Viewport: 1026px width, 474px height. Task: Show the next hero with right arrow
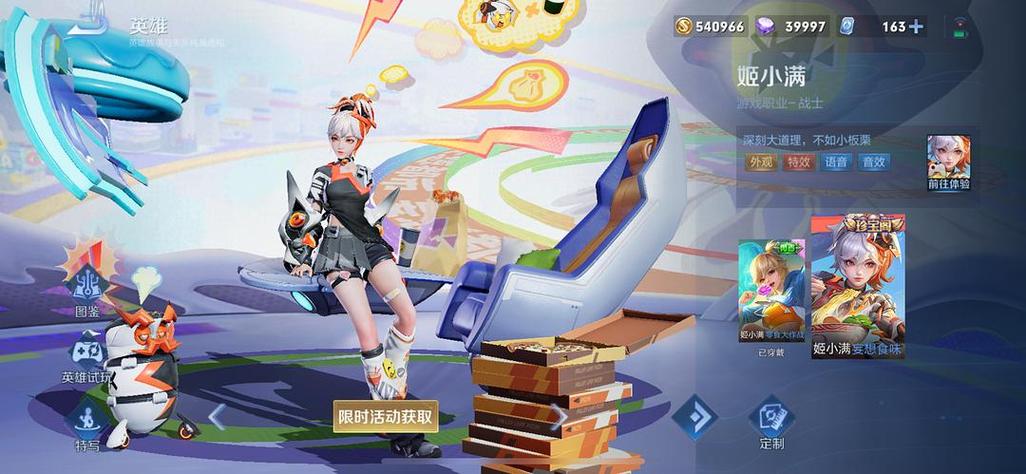(x=560, y=416)
